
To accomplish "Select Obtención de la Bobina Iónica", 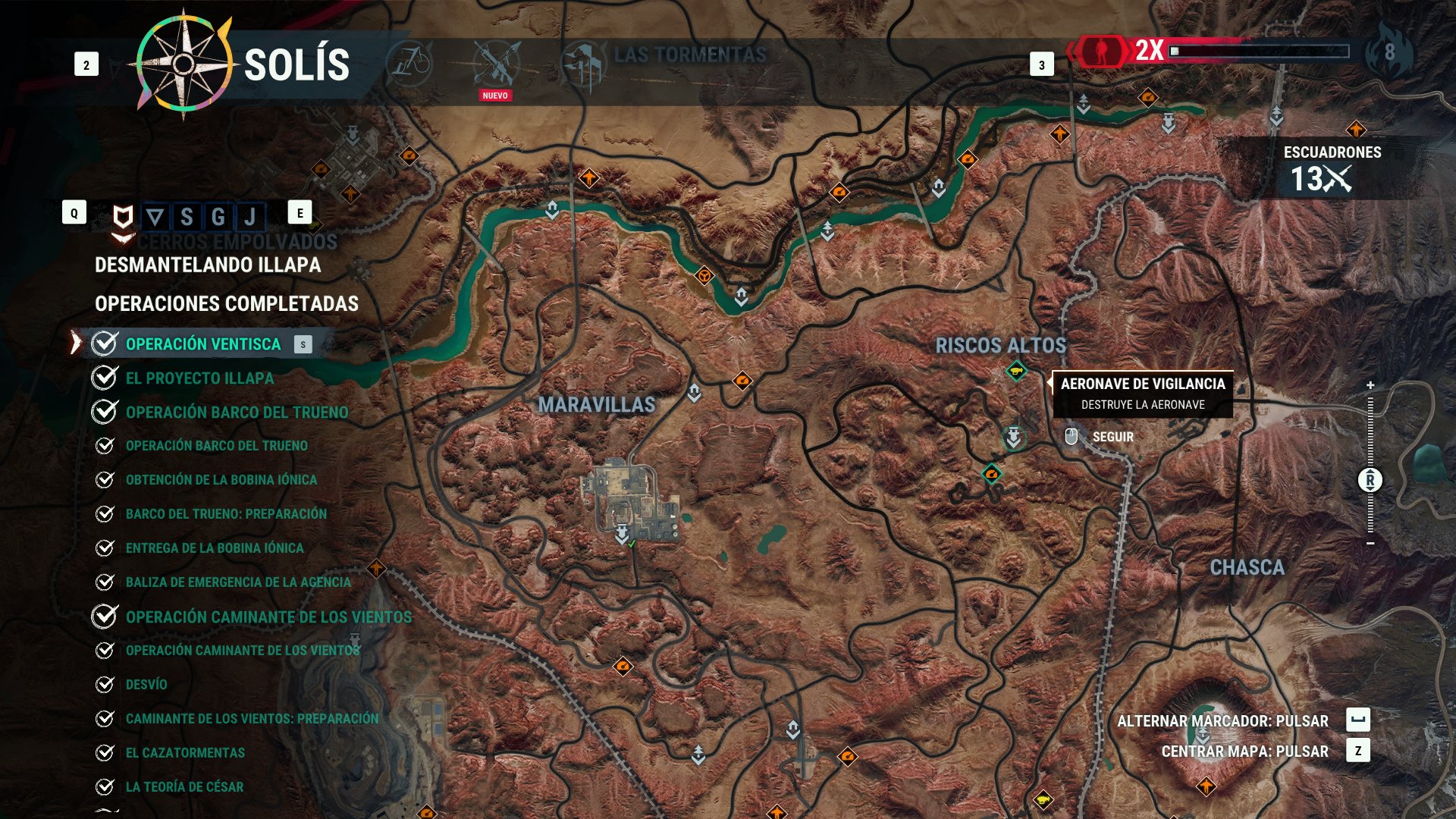I will (221, 480).
